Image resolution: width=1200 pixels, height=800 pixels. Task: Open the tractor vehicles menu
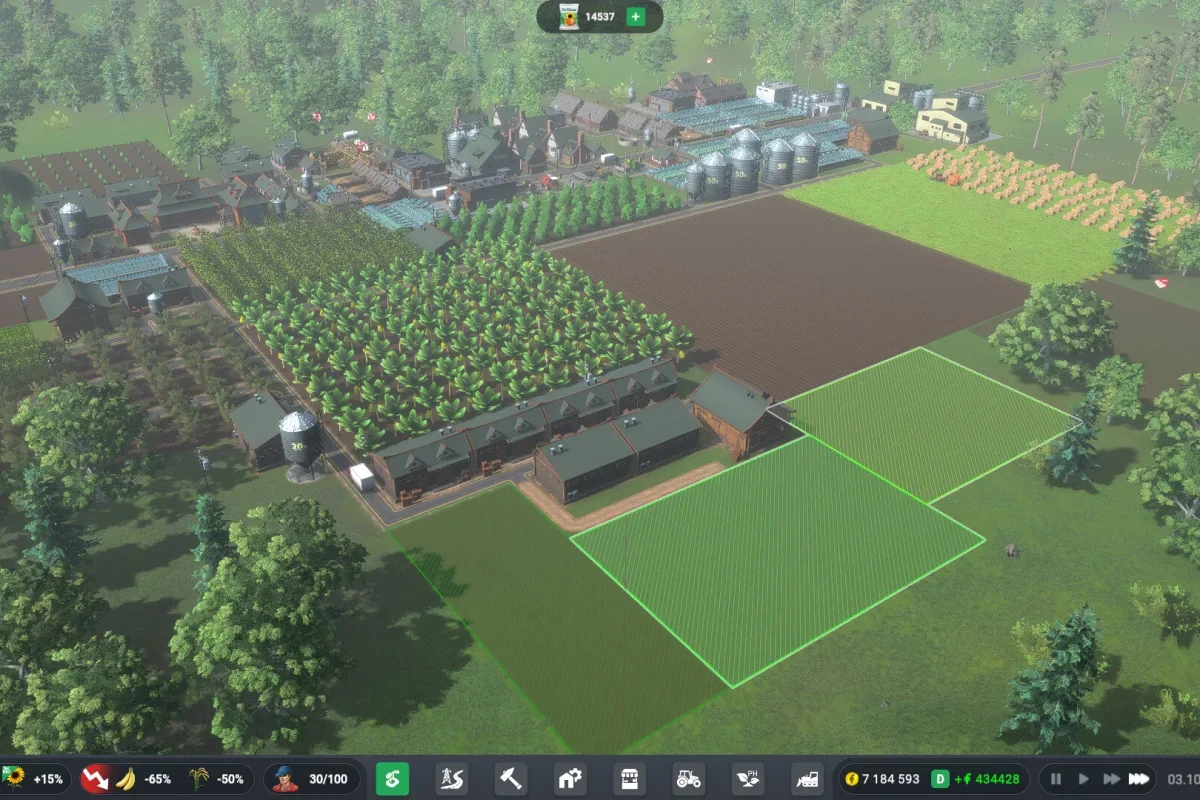[688, 779]
